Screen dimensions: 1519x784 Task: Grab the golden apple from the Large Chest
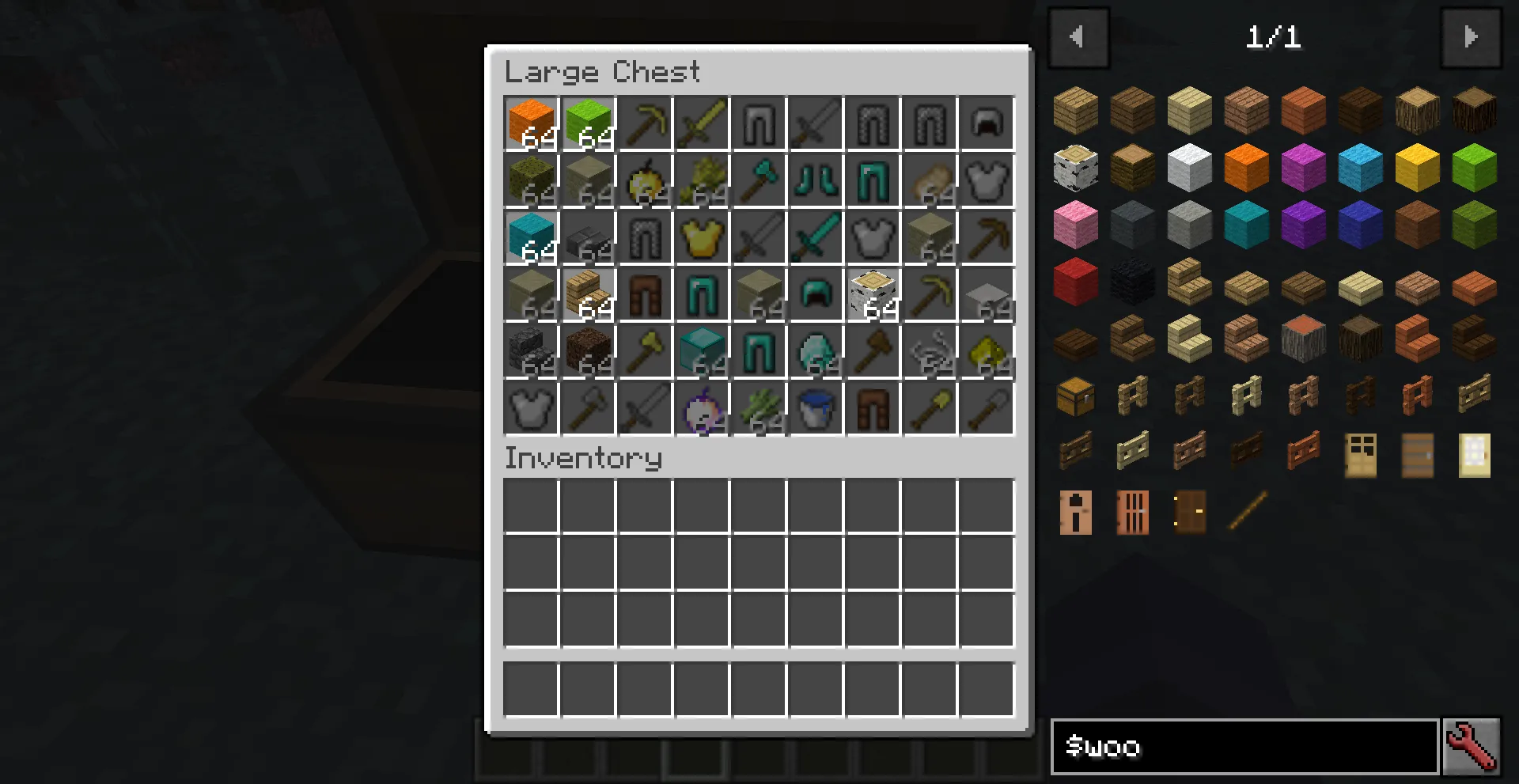pyautogui.click(x=646, y=180)
